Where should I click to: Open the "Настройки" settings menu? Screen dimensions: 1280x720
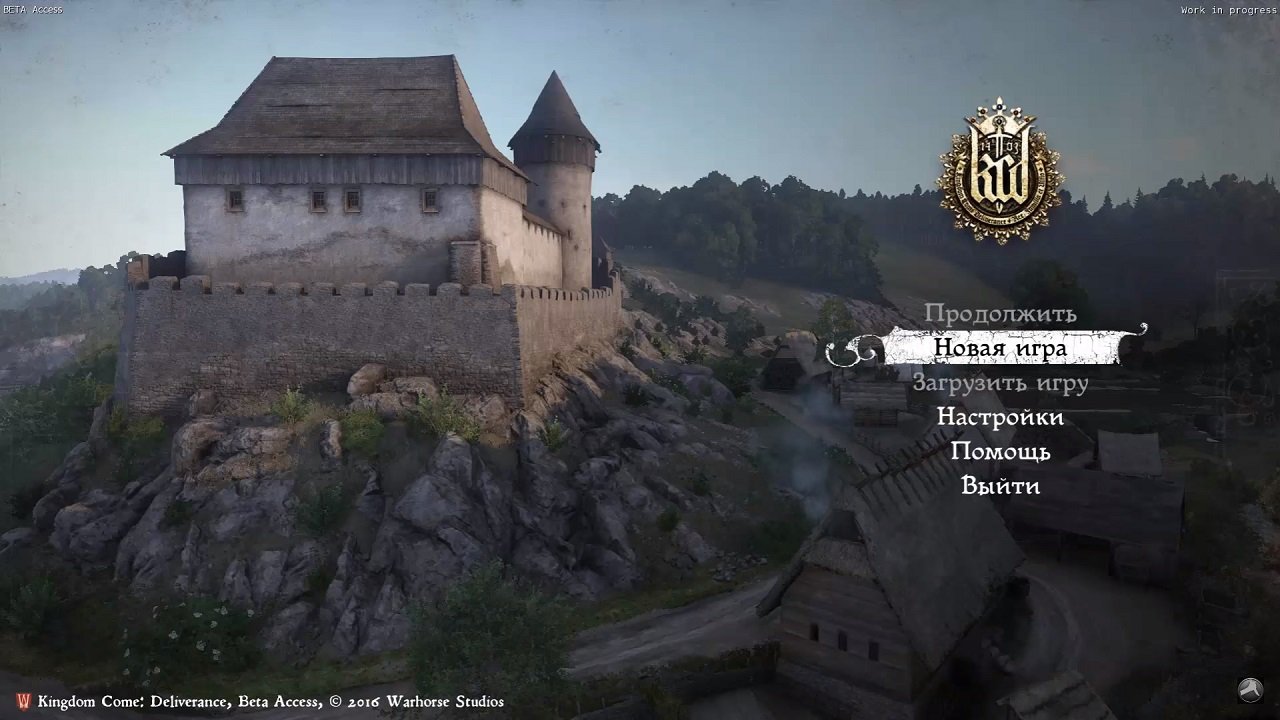pyautogui.click(x=999, y=417)
